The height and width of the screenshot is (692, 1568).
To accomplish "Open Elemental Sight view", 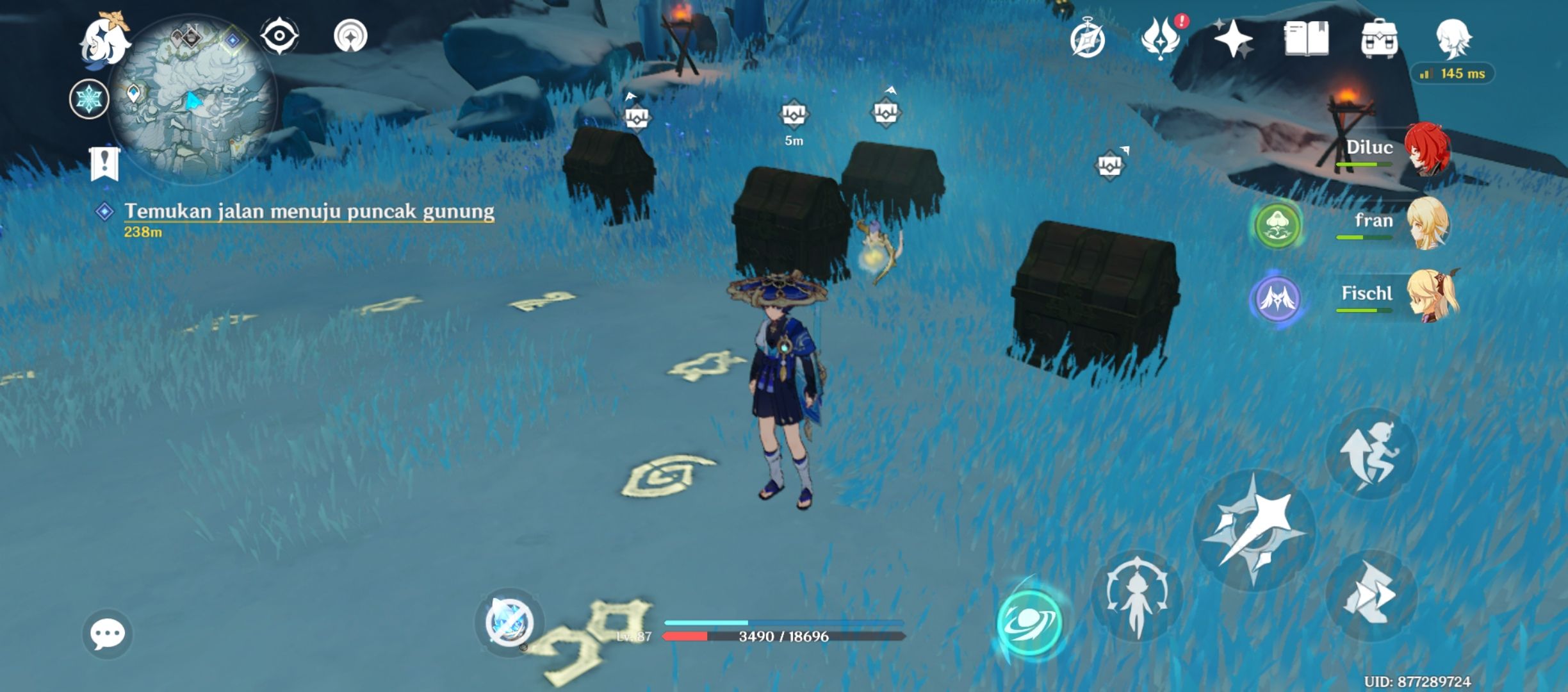I will [280, 37].
